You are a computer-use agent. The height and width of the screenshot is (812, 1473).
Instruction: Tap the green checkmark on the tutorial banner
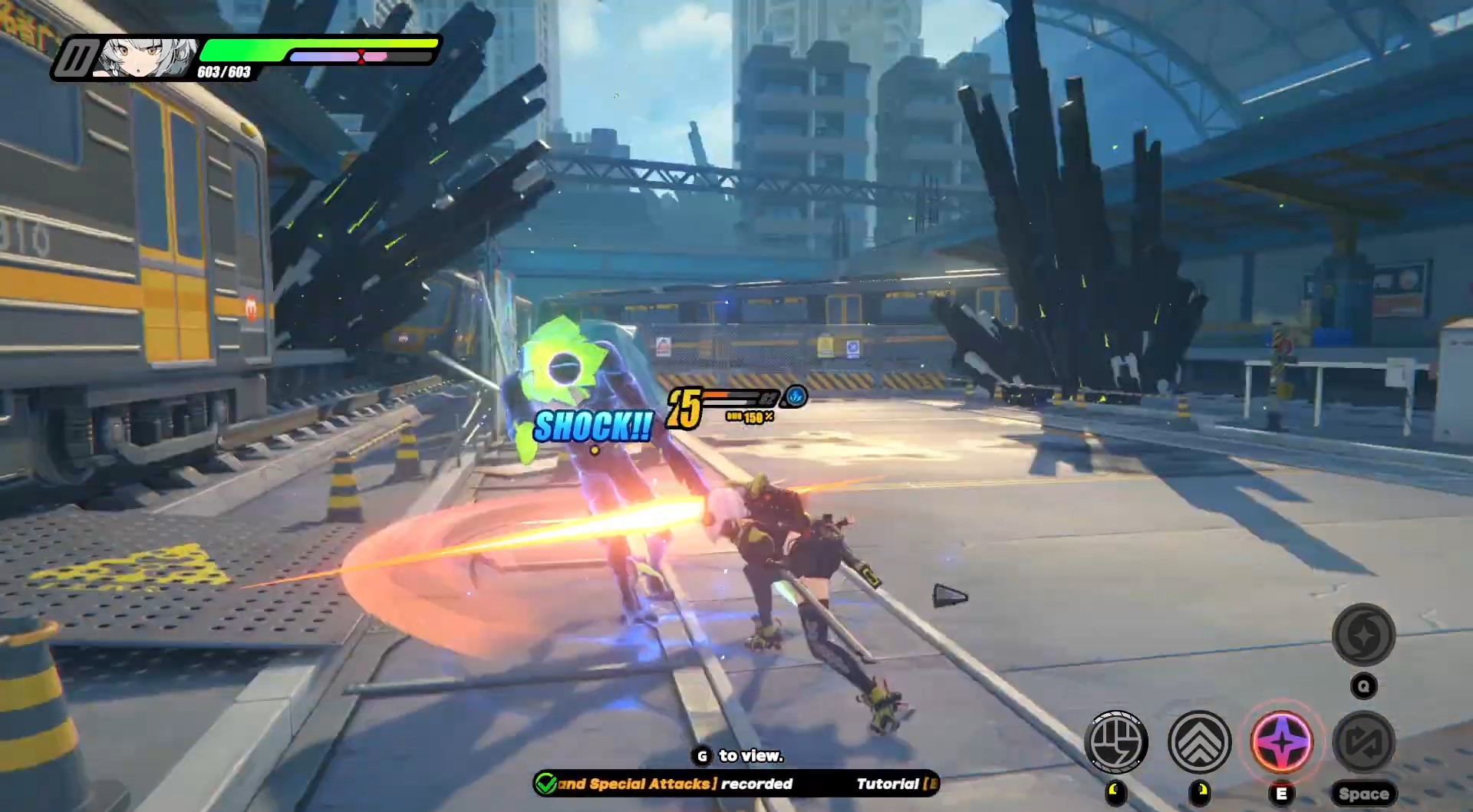pyautogui.click(x=547, y=784)
